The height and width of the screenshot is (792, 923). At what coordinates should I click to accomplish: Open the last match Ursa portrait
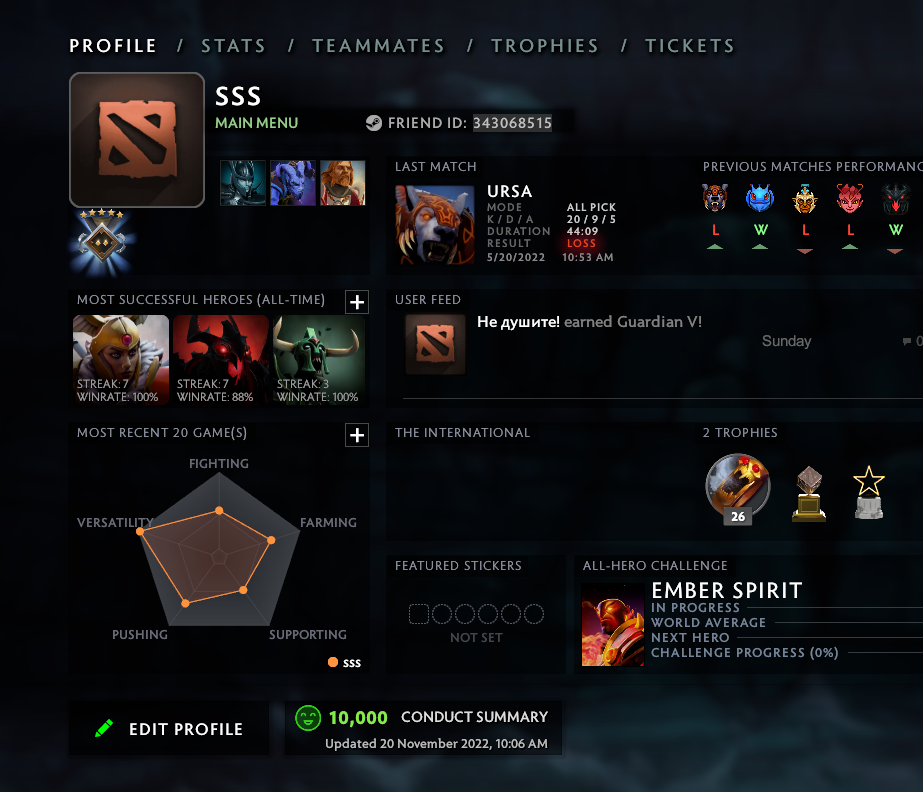tap(435, 223)
